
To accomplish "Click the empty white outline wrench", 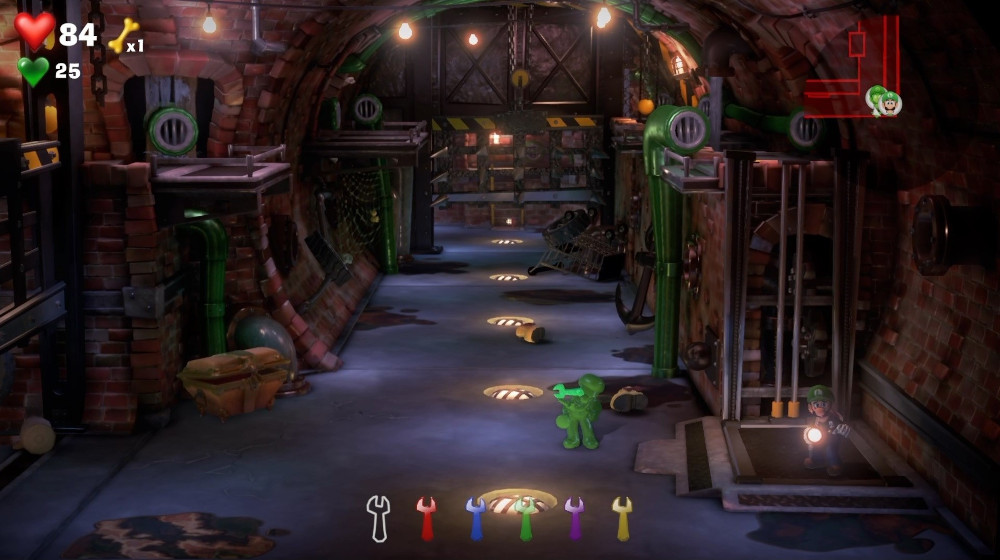I will click(x=378, y=518).
